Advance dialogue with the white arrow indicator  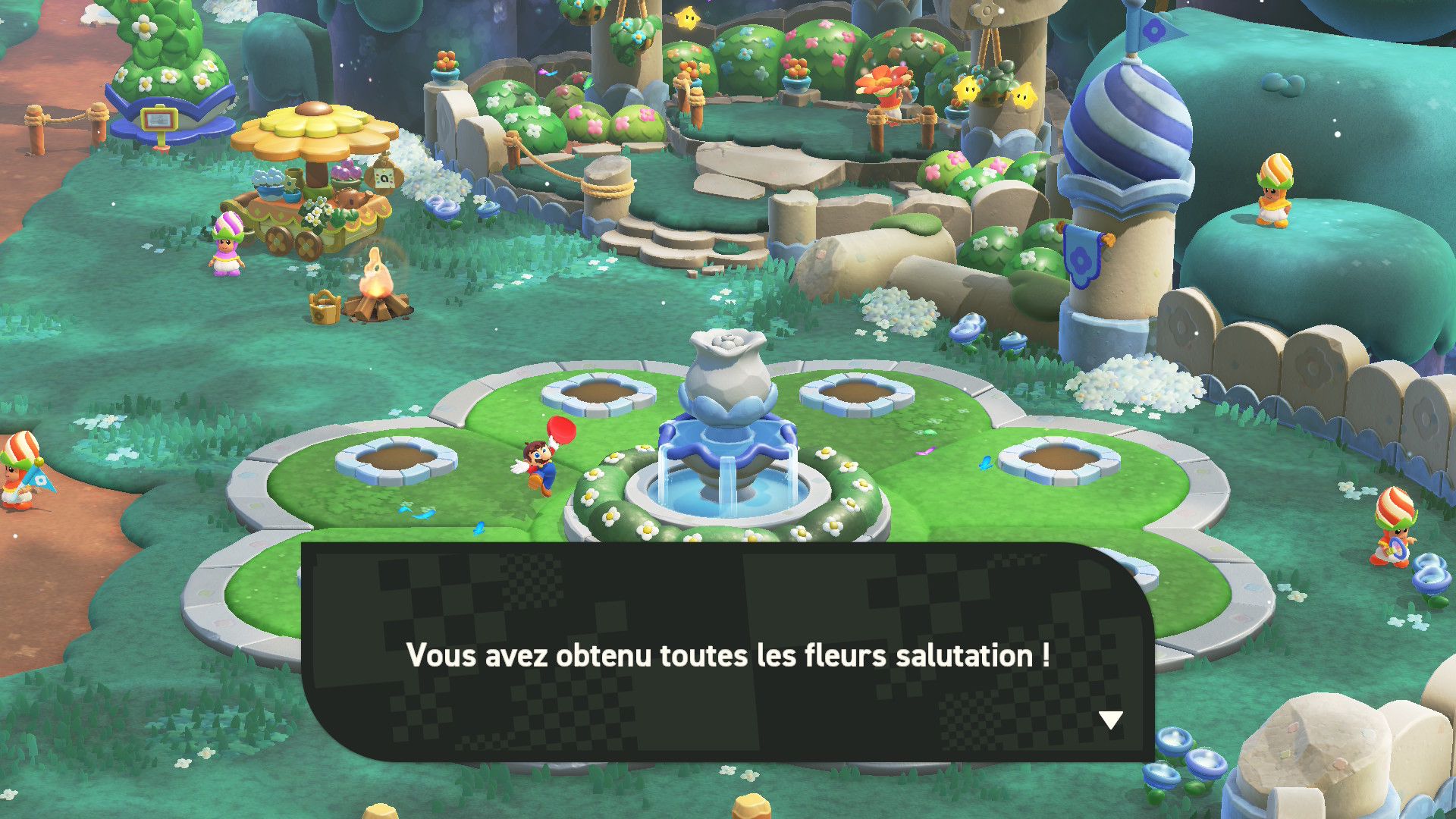pos(1110,720)
